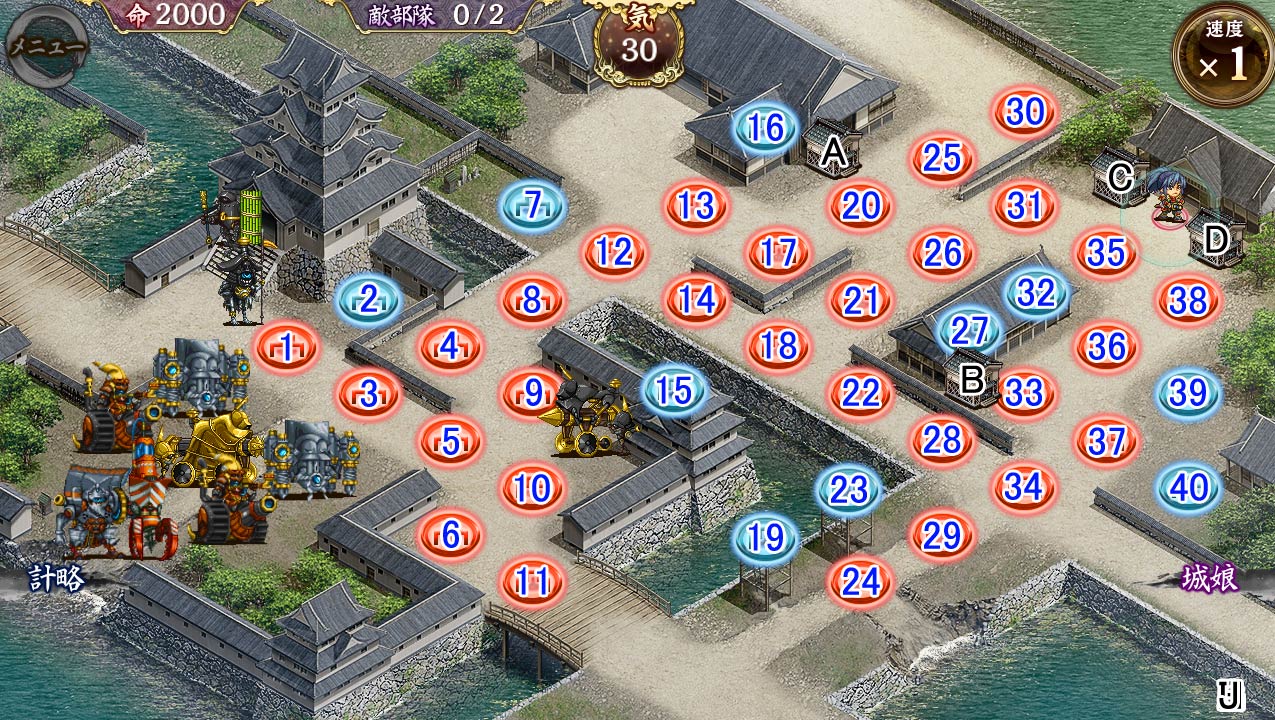This screenshot has width=1275, height=720.
Task: Choose blue placement tile 23
Action: pyautogui.click(x=849, y=490)
